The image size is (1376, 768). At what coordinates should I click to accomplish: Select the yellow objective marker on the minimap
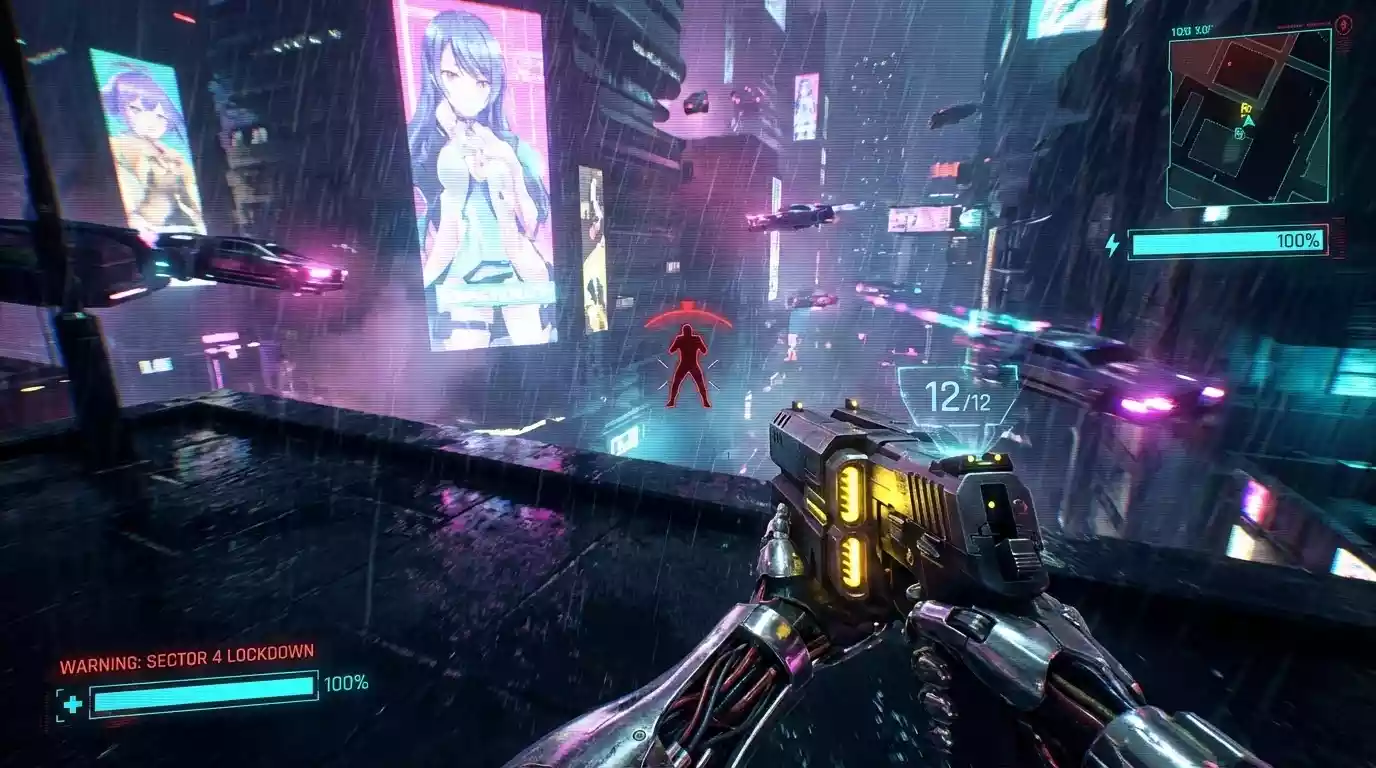(1246, 108)
